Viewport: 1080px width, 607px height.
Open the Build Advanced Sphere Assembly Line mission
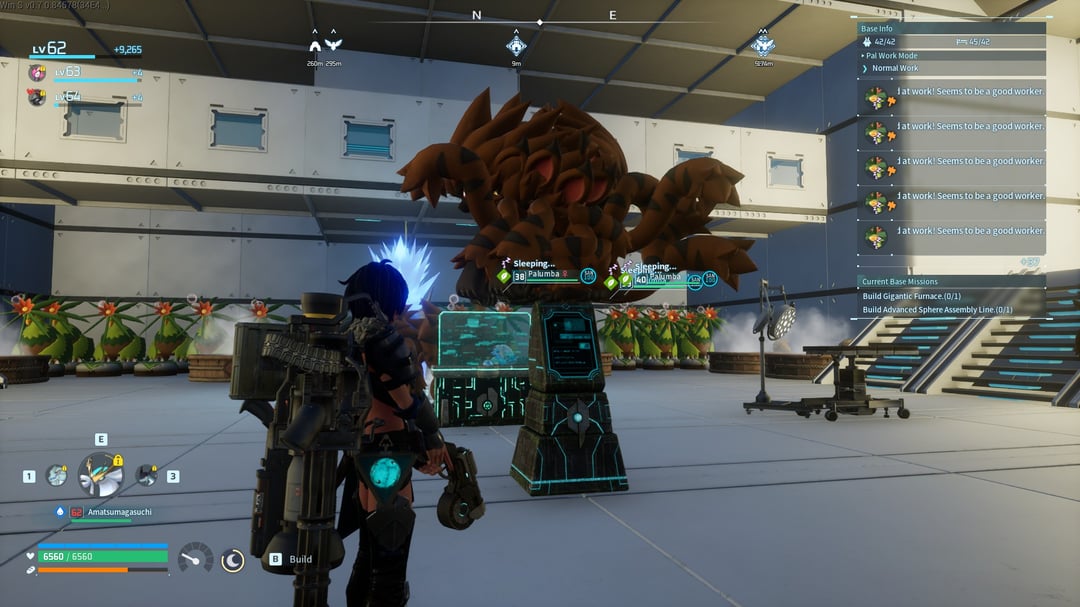pos(937,309)
